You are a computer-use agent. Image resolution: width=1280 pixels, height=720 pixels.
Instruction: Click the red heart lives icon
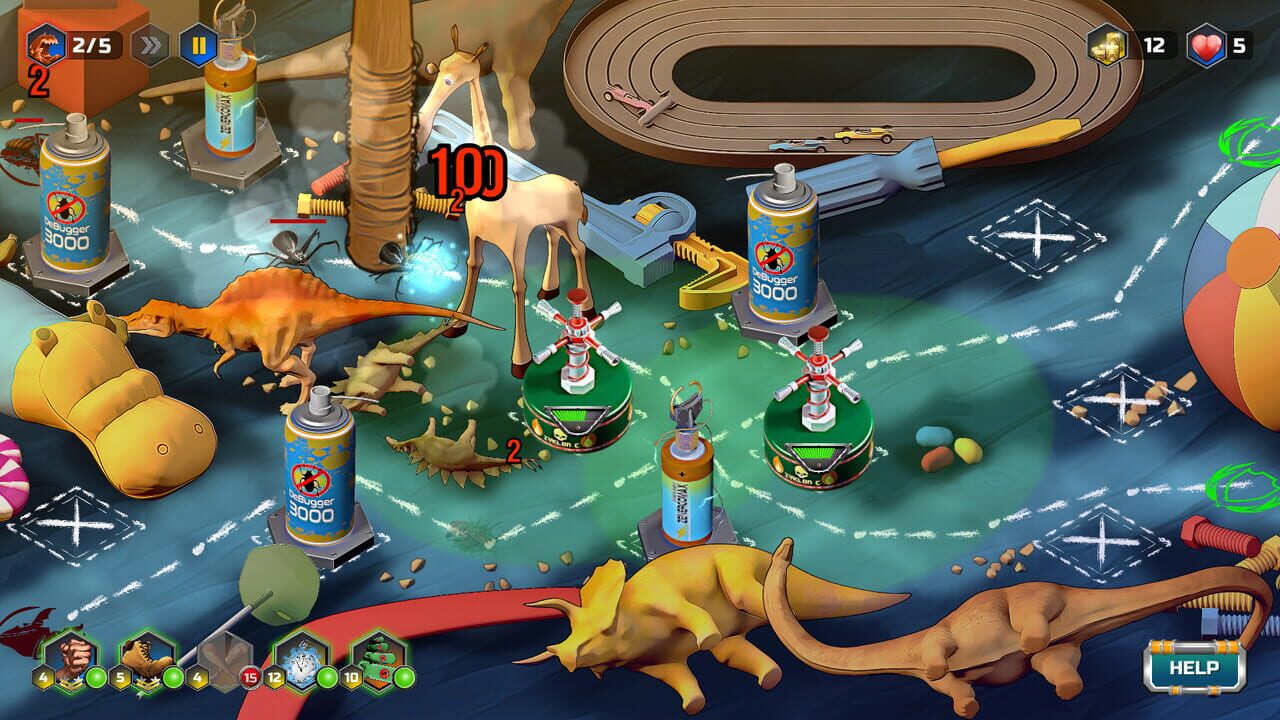[x=1206, y=44]
